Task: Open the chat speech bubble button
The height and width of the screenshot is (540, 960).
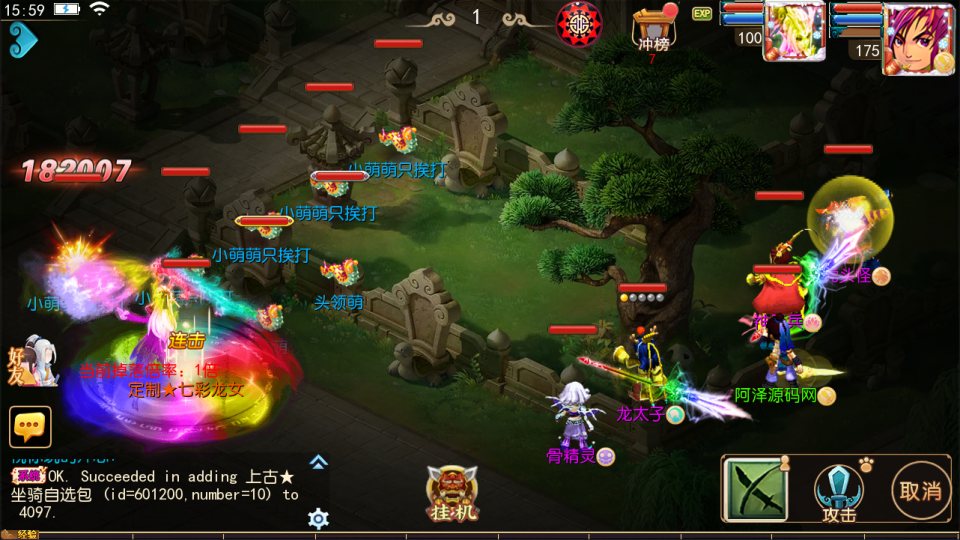Action: click(30, 427)
